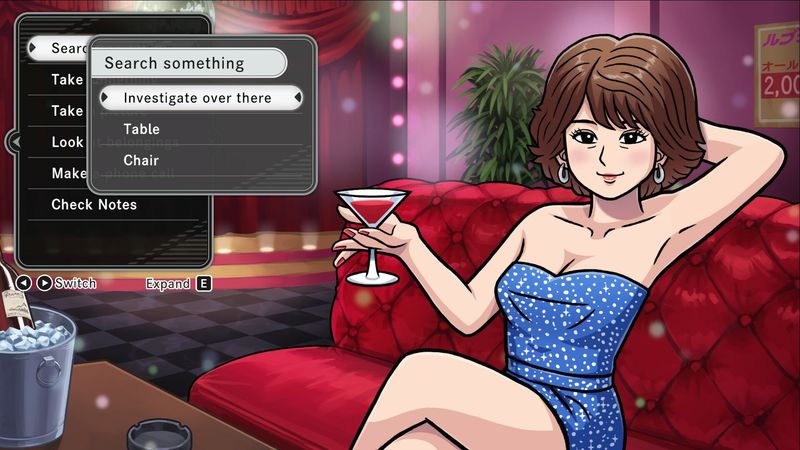Choose the 'Make' phone call command

(68, 173)
